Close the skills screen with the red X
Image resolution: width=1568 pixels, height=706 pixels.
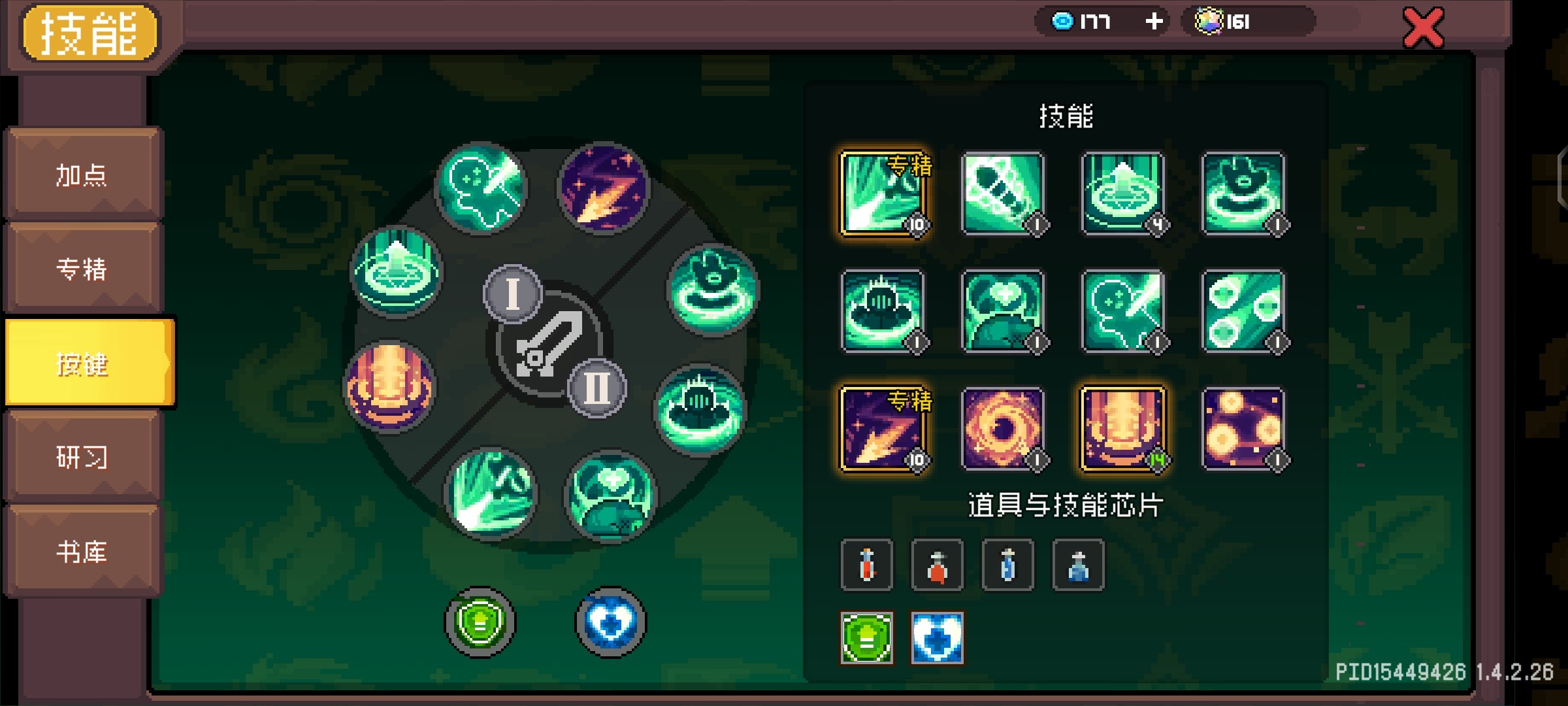click(1423, 27)
